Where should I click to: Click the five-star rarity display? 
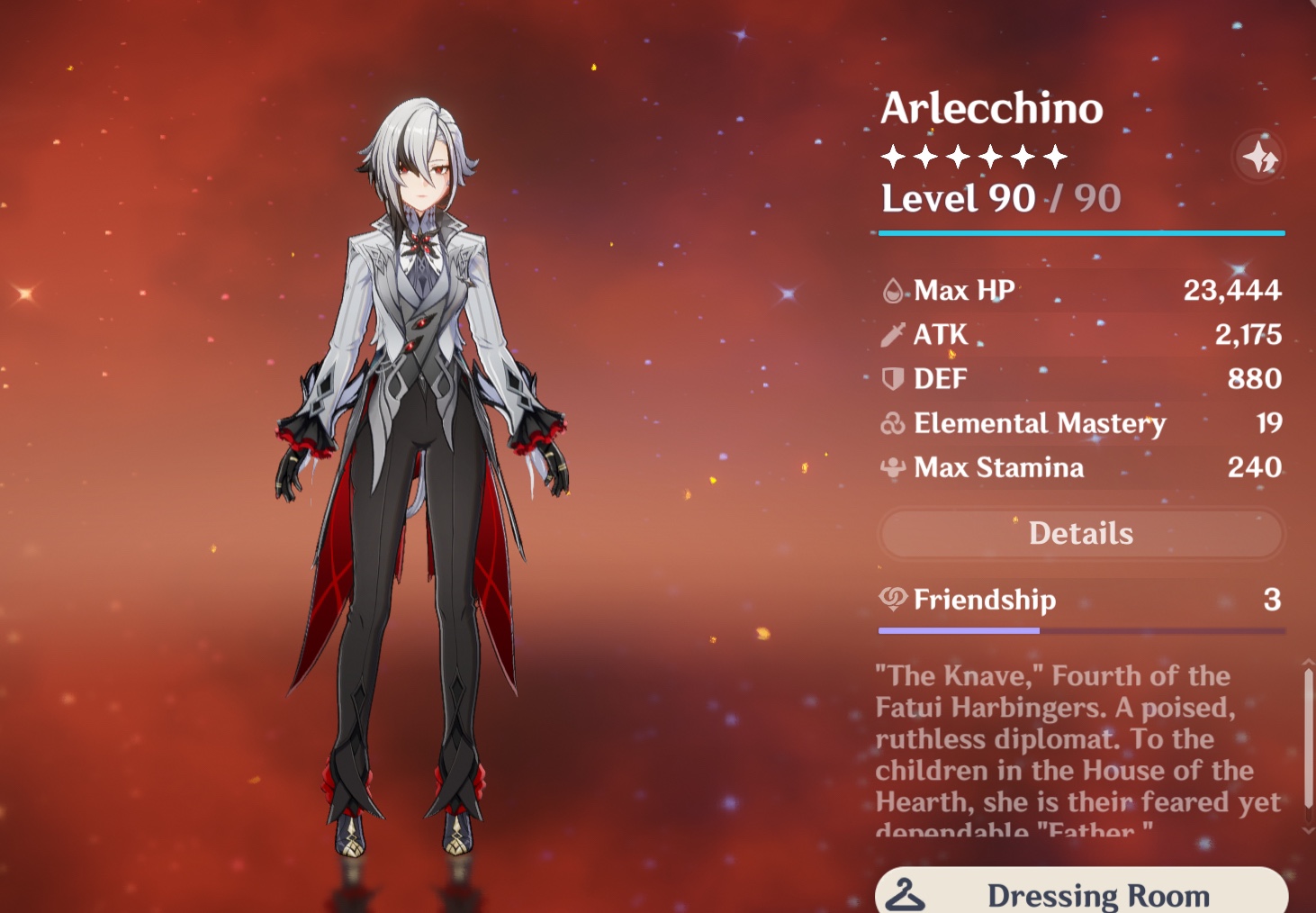coord(972,156)
